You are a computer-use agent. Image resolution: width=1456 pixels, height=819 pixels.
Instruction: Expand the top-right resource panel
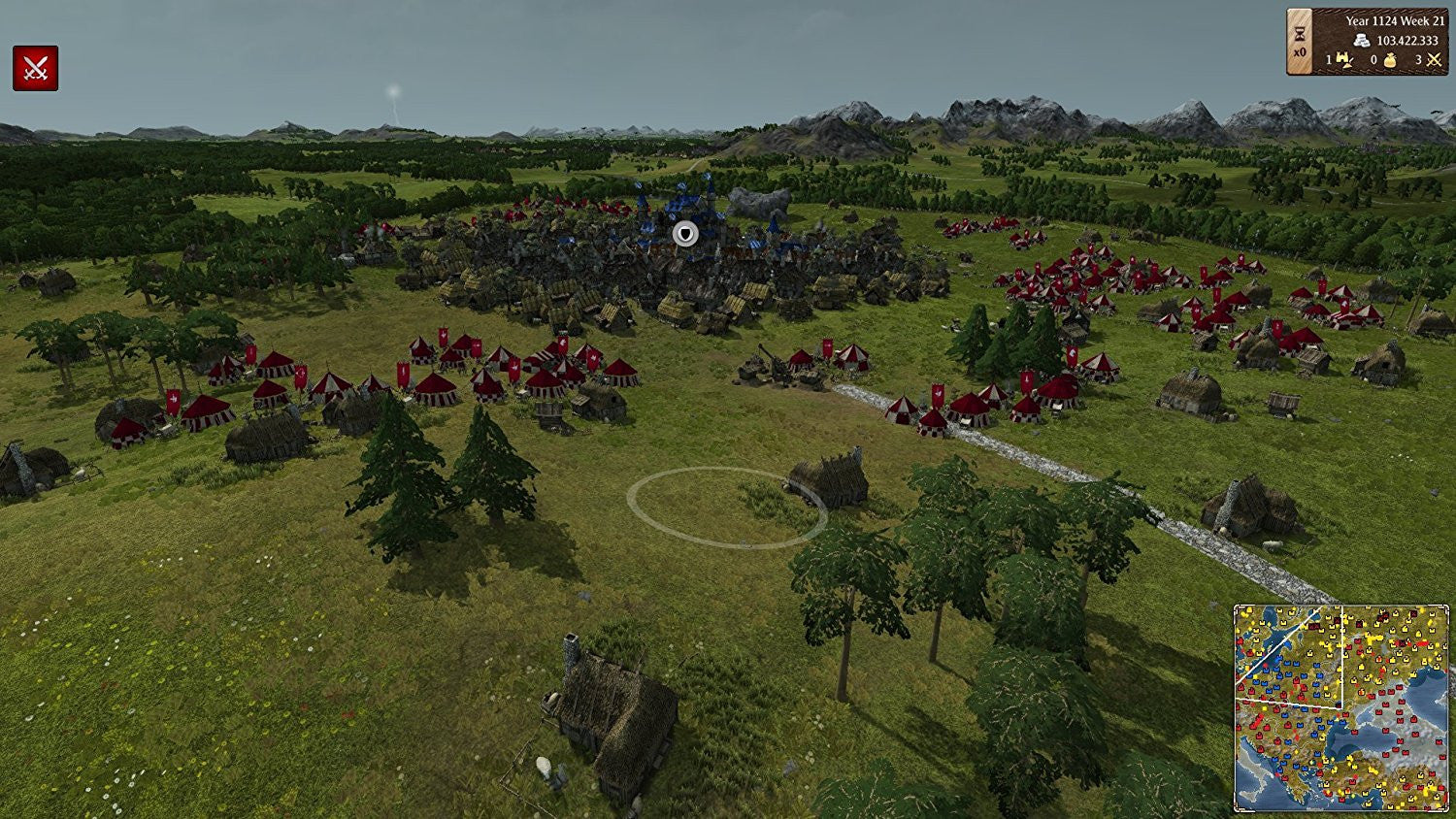1369,39
